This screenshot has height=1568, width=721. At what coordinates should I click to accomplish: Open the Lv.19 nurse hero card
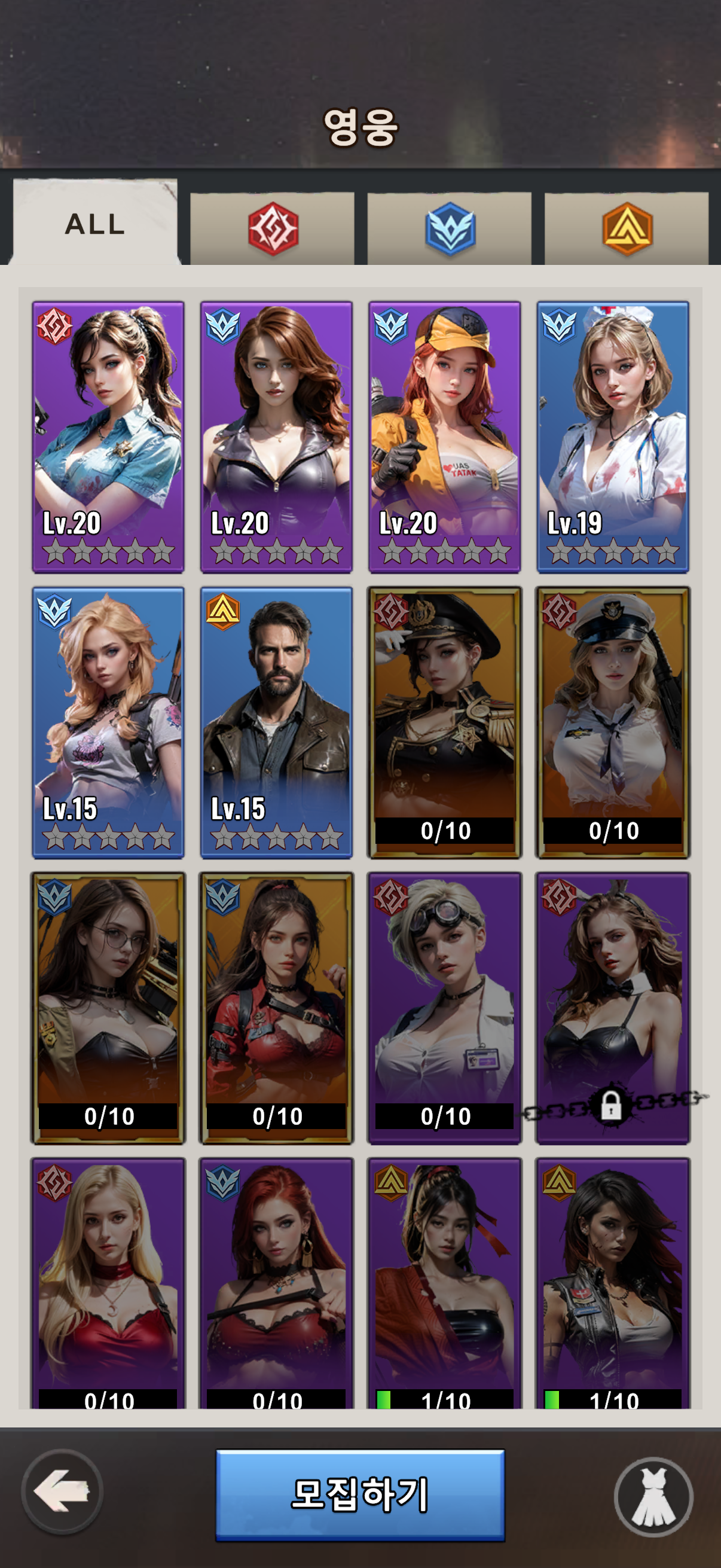[613, 437]
